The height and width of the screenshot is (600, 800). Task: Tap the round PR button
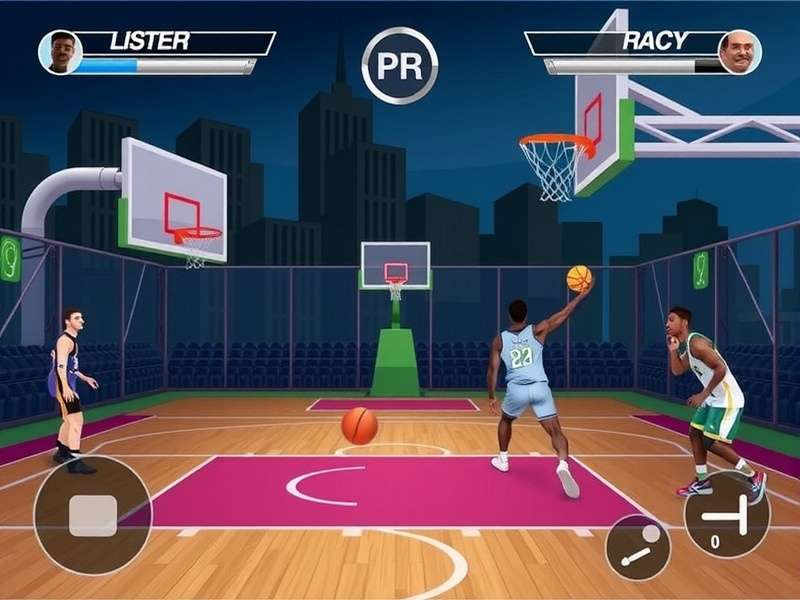pos(399,65)
